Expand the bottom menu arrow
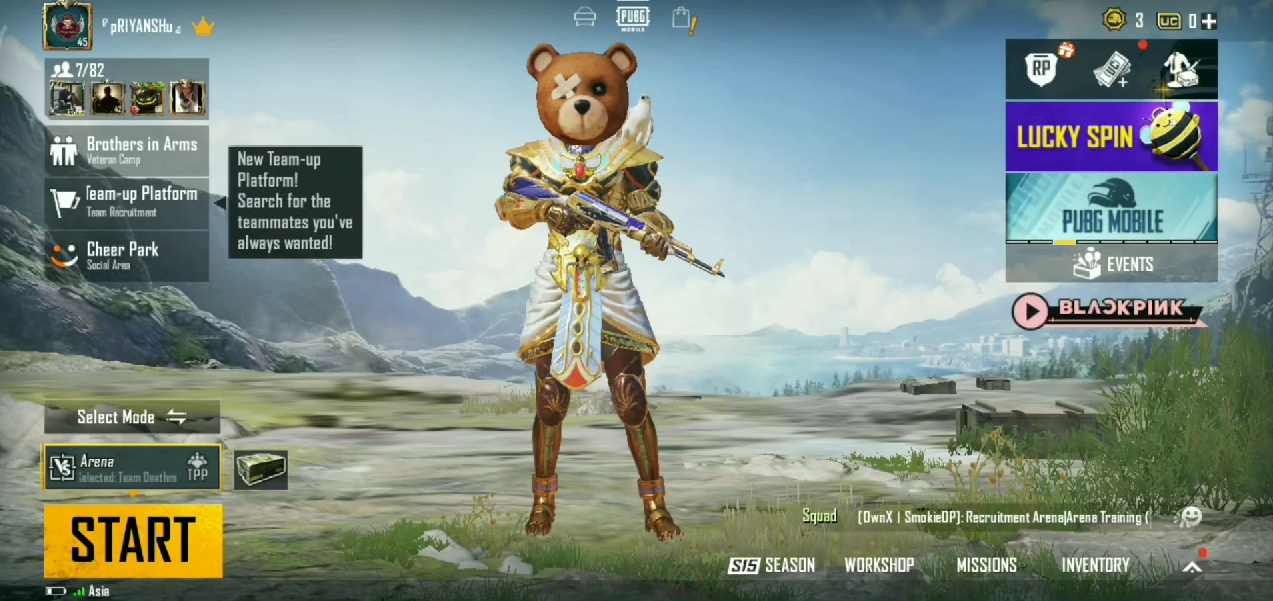The image size is (1273, 601). point(1192,567)
